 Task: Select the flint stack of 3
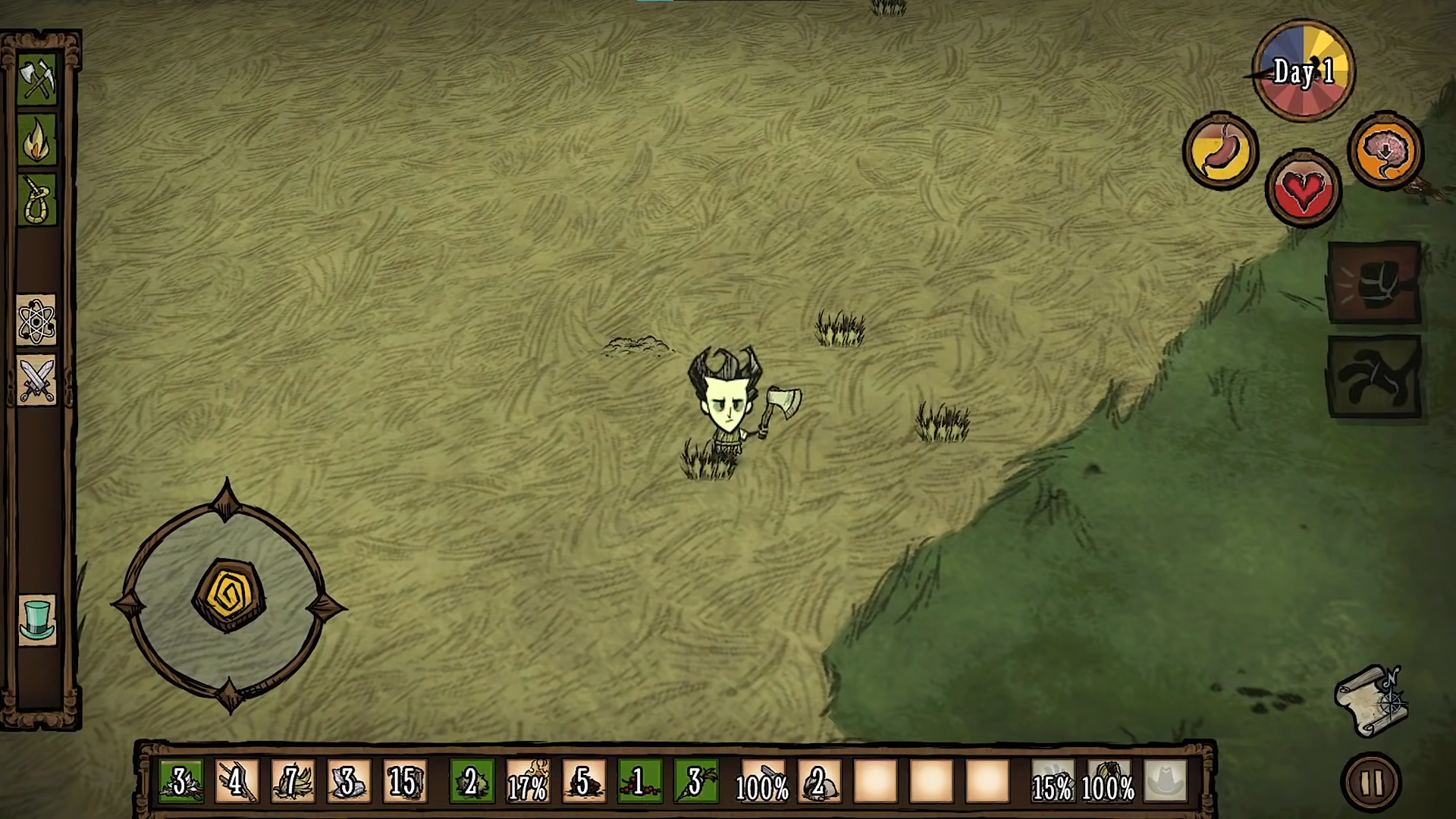[x=349, y=782]
